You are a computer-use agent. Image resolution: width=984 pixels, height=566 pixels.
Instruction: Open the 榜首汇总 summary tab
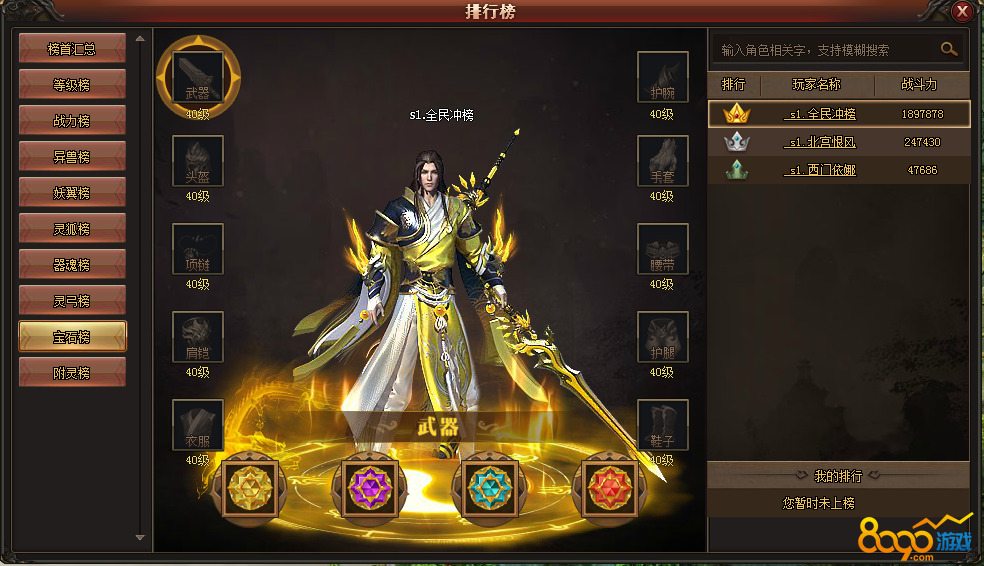click(72, 48)
